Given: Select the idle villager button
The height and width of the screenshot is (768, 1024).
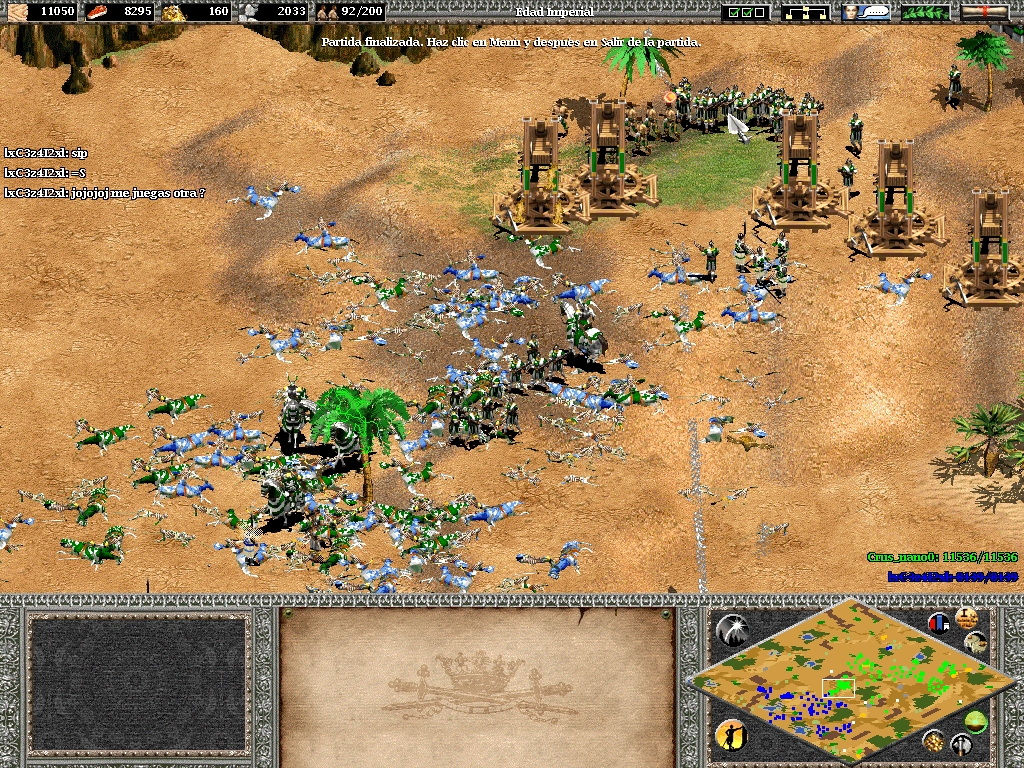Looking at the screenshot, I should pyautogui.click(x=731, y=736).
